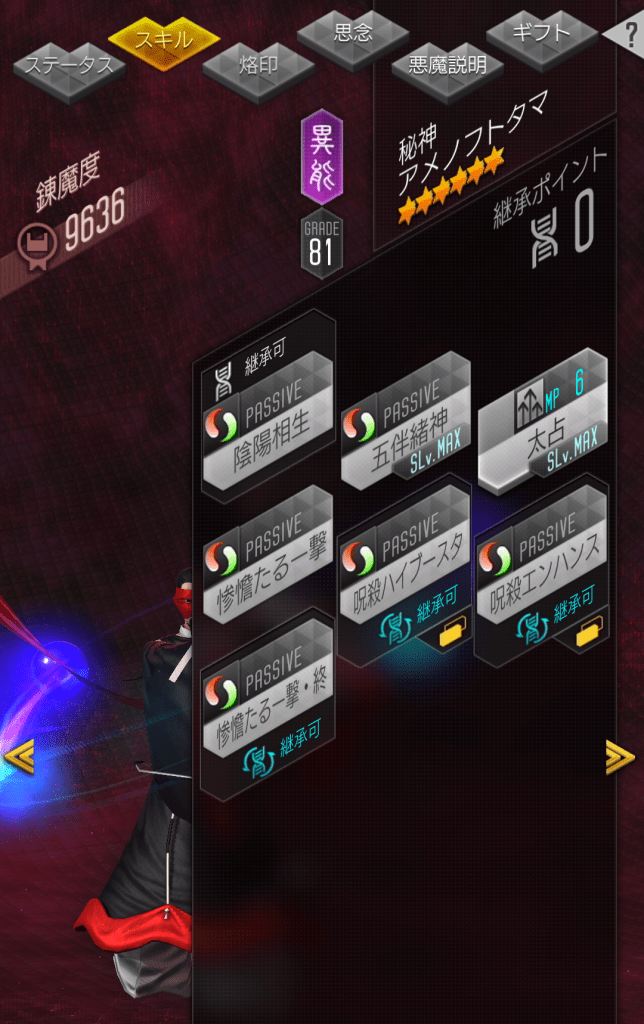The width and height of the screenshot is (644, 1024).
Task: Switch to the 思念 tab
Action: 352,34
